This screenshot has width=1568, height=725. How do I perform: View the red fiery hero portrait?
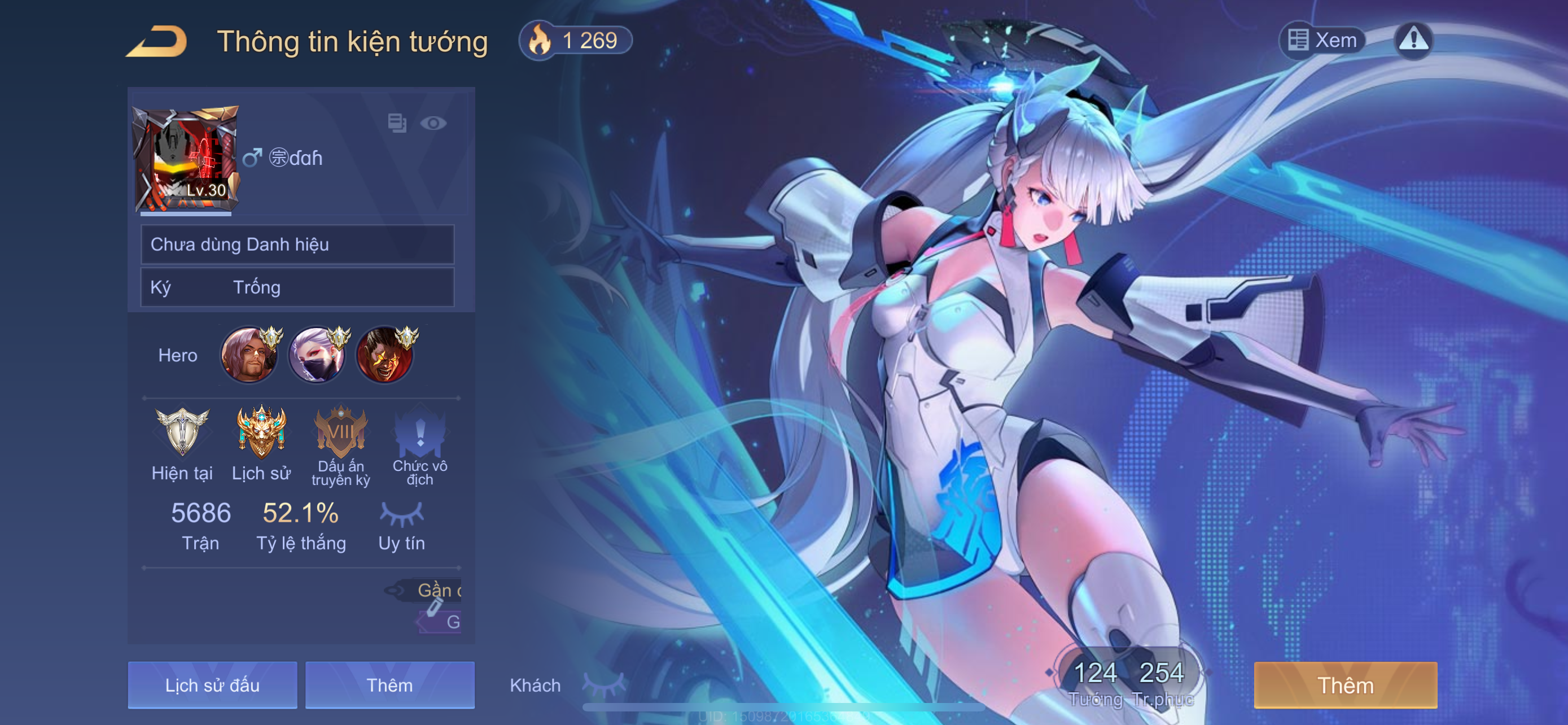click(x=385, y=356)
